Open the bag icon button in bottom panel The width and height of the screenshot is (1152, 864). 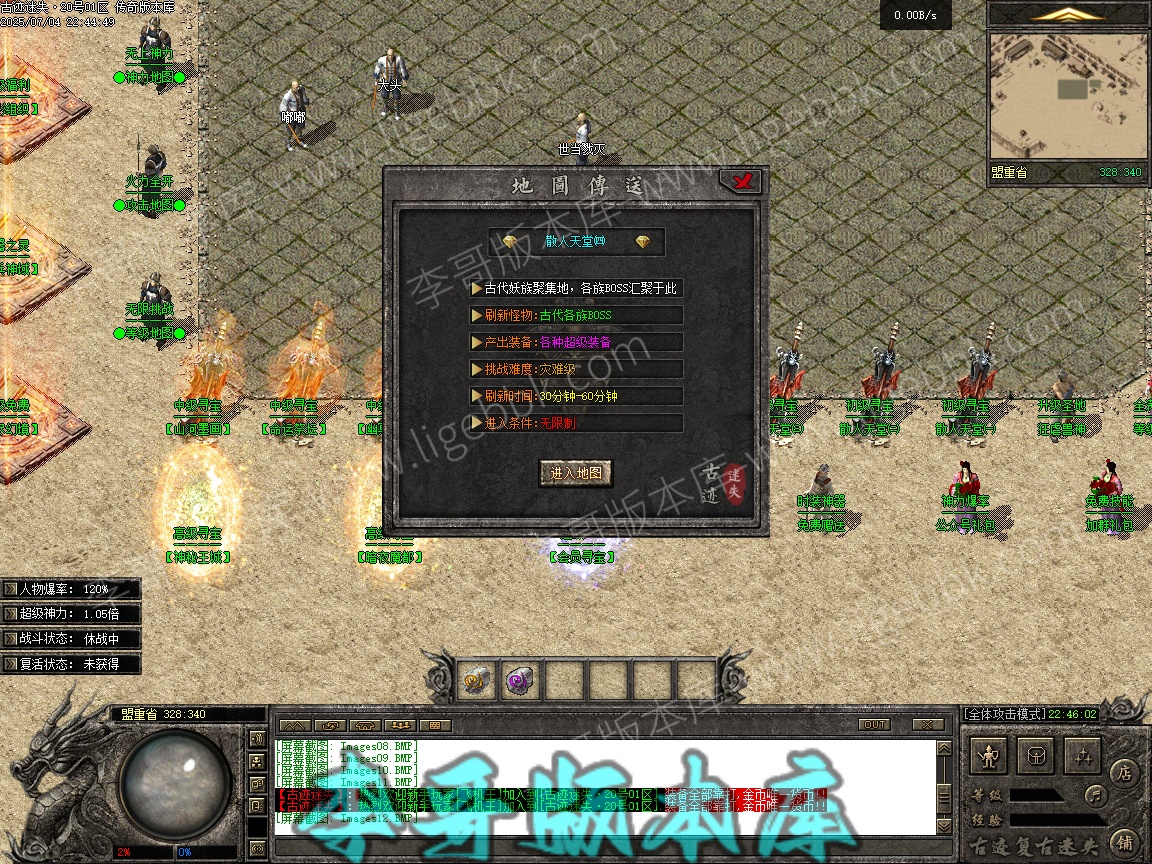(x=1036, y=757)
